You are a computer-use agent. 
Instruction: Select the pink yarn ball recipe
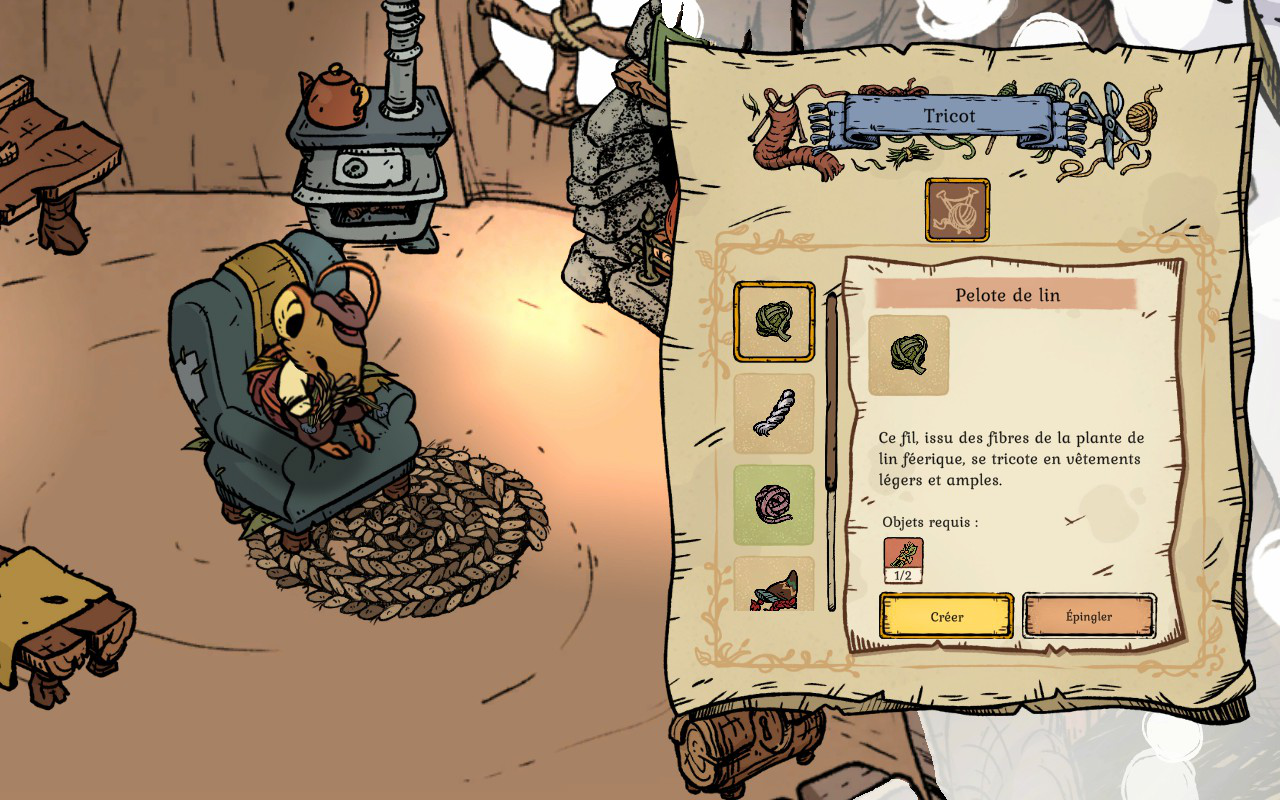point(774,504)
